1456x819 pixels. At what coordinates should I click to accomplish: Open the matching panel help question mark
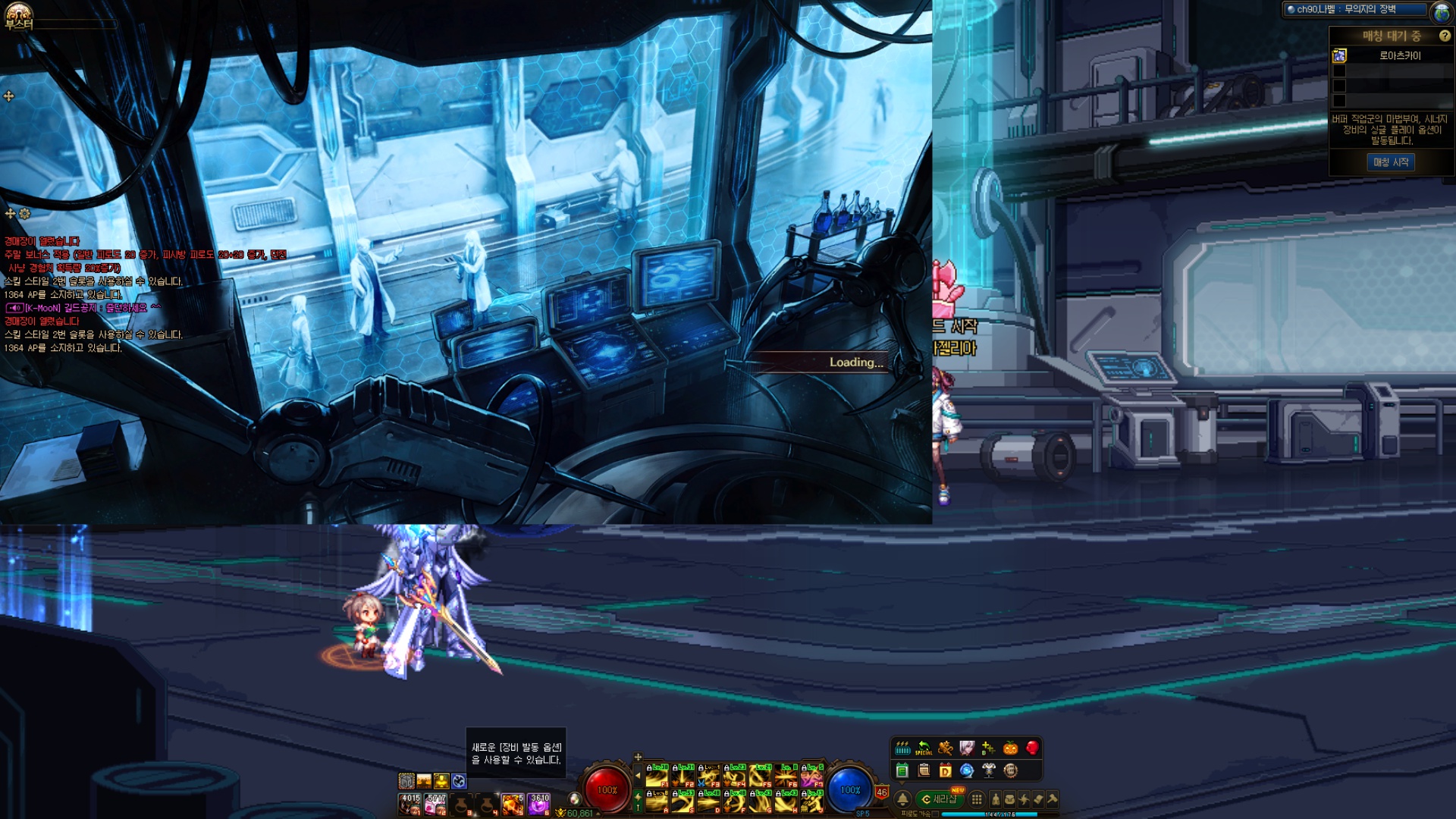1444,36
